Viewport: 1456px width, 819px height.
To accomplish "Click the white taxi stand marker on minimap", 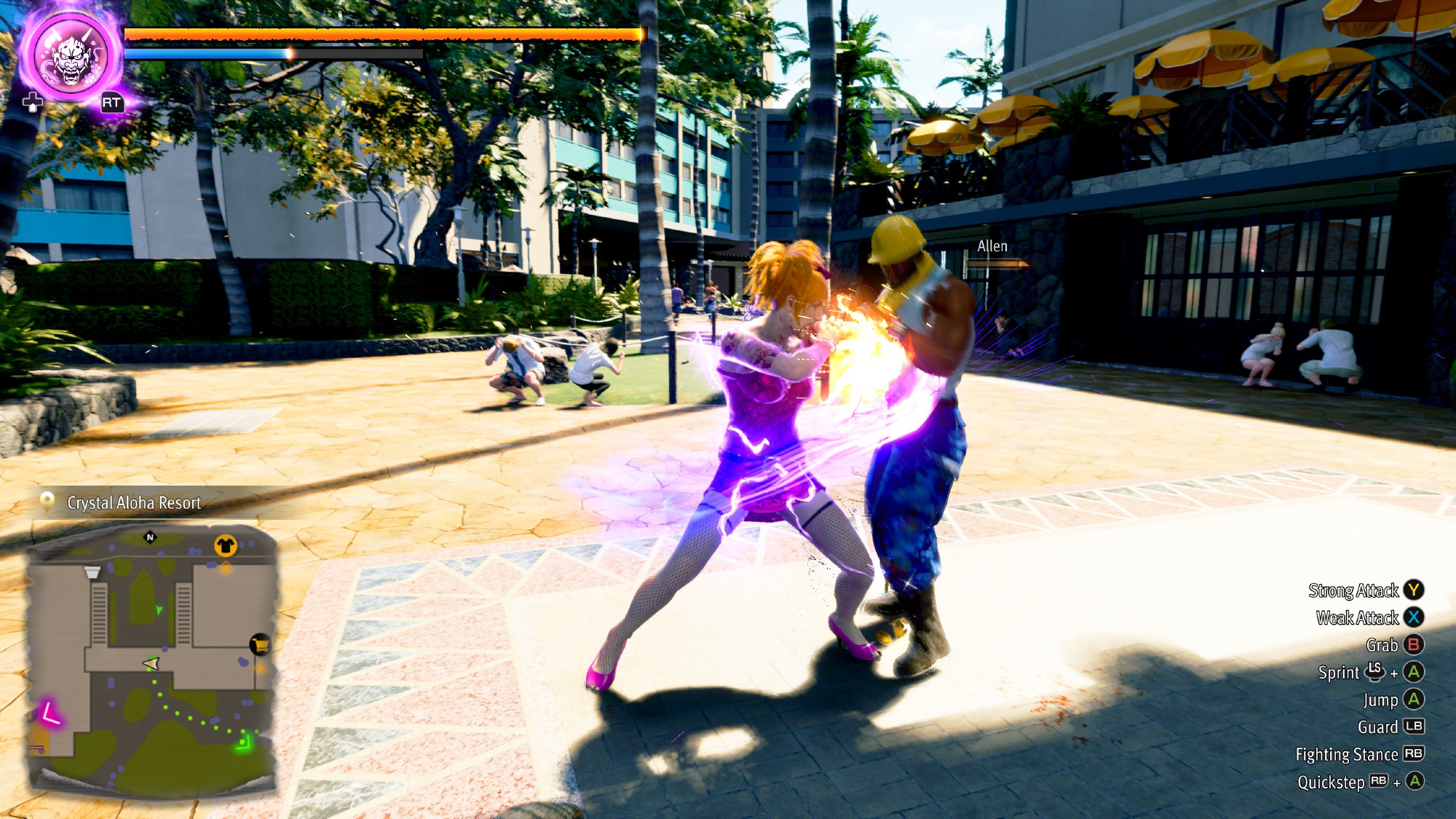I will click(x=92, y=572).
